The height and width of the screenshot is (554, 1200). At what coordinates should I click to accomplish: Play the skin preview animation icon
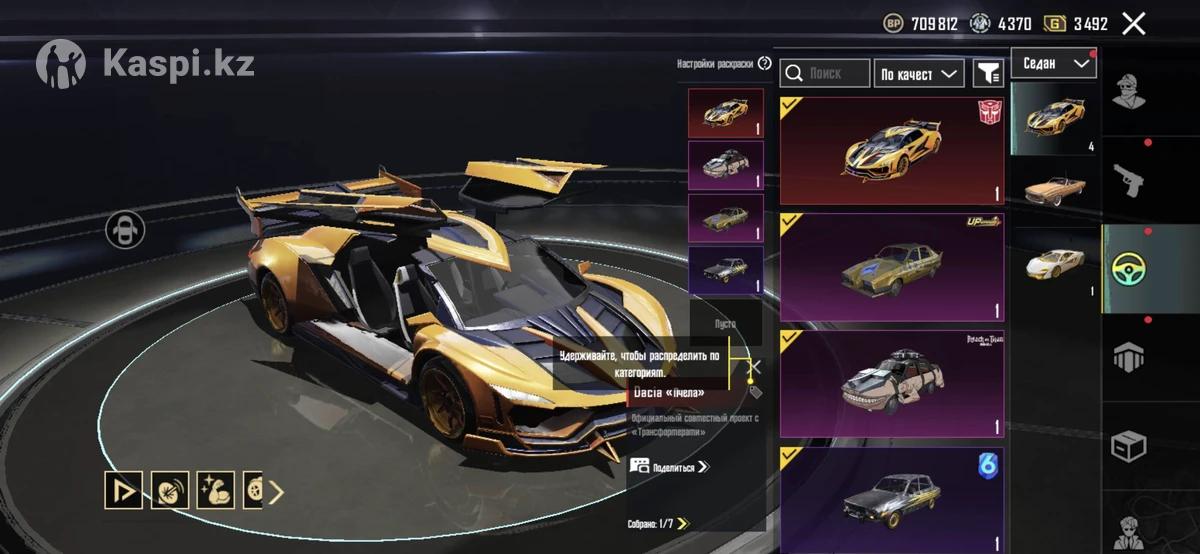coord(124,490)
